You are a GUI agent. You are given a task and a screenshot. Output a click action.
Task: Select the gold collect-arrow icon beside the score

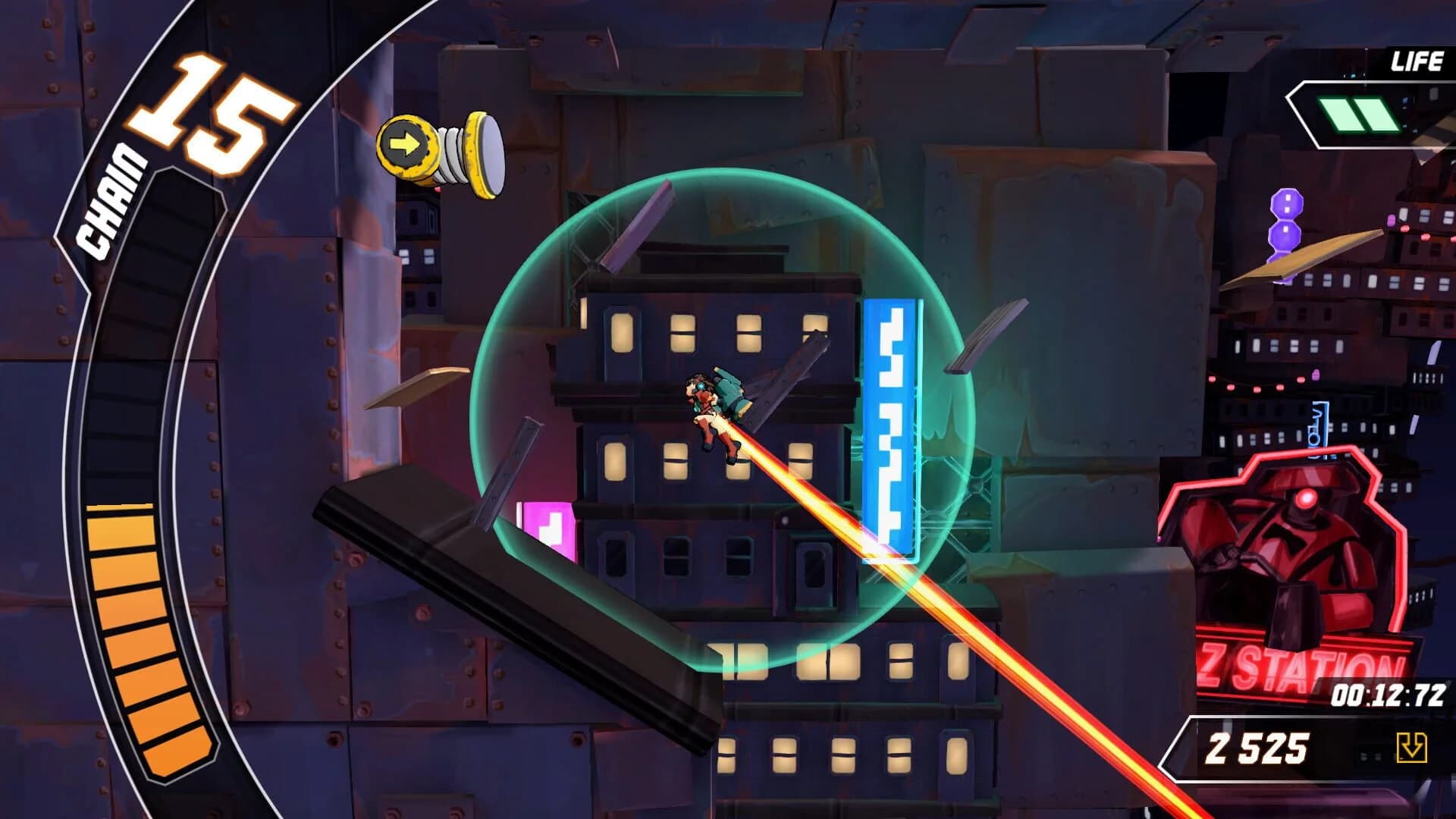point(1410,747)
